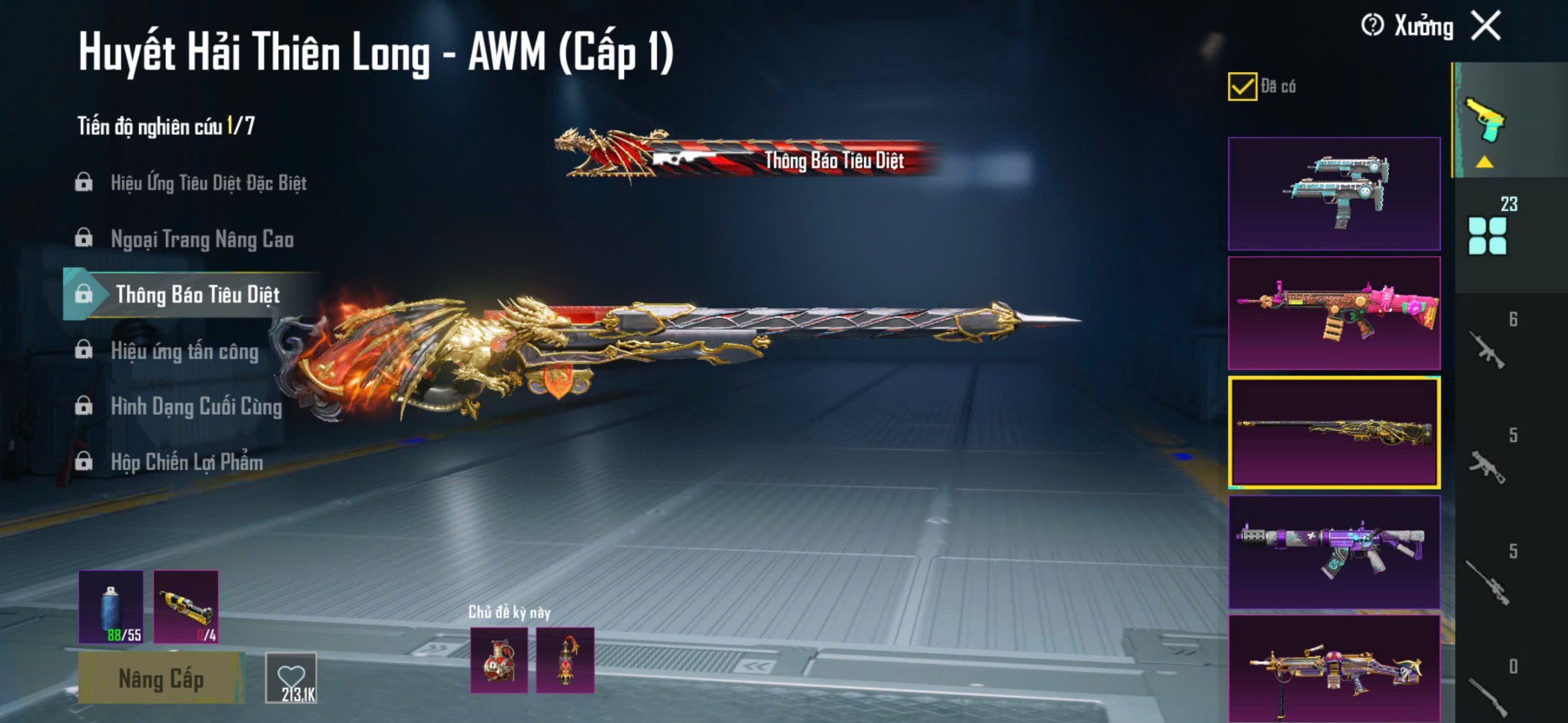Switch to the four-squares all category tab
The height and width of the screenshot is (723, 1568).
pos(1488,235)
